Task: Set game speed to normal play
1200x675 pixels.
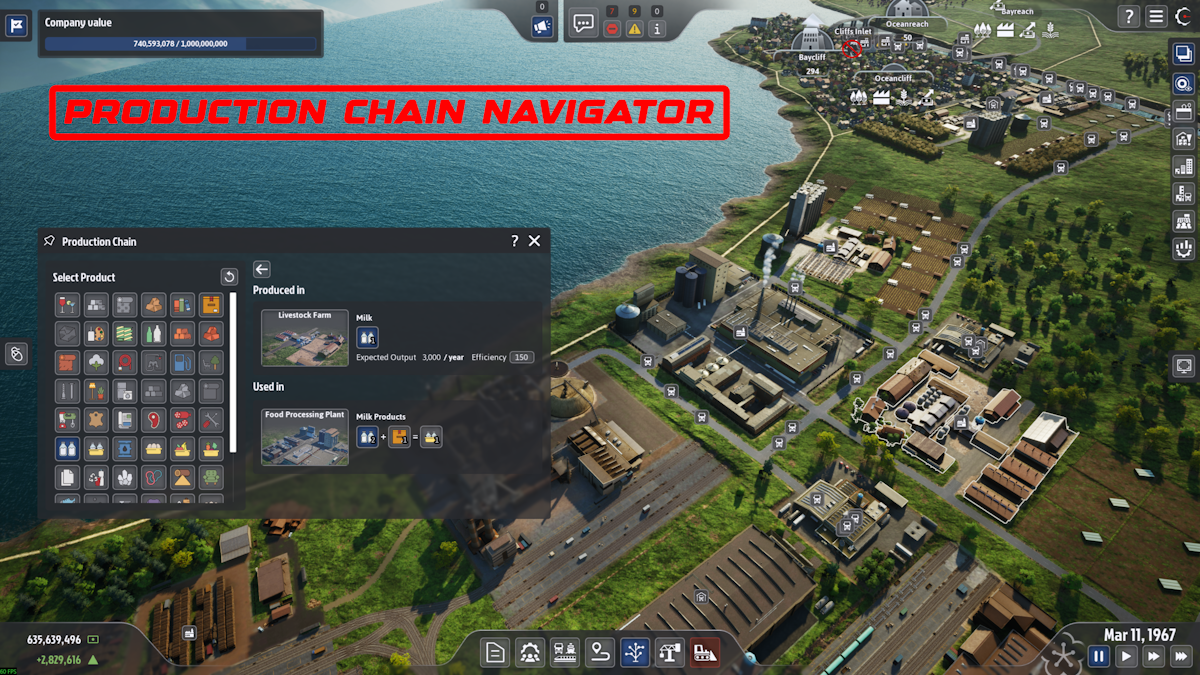Action: 1126,656
